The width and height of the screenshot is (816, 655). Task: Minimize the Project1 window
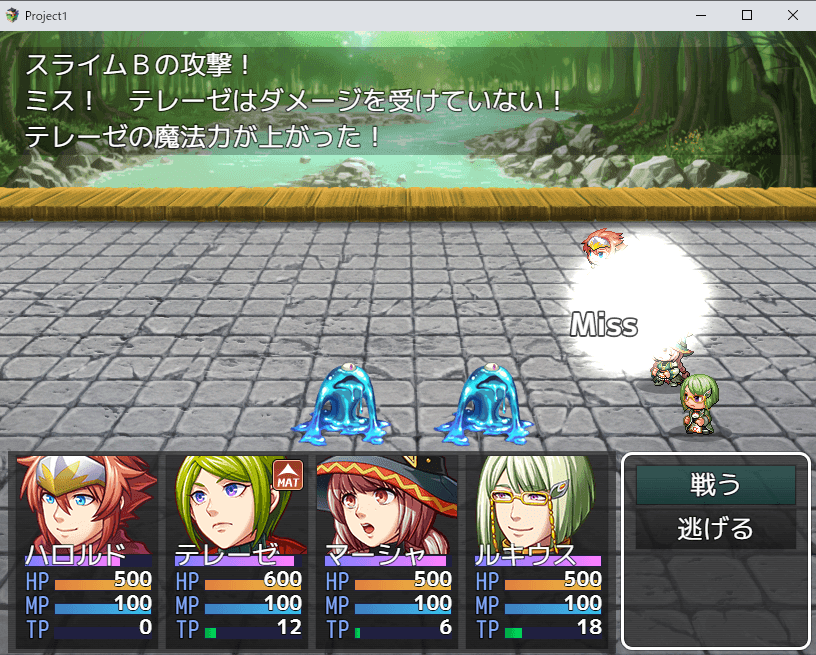tap(700, 15)
